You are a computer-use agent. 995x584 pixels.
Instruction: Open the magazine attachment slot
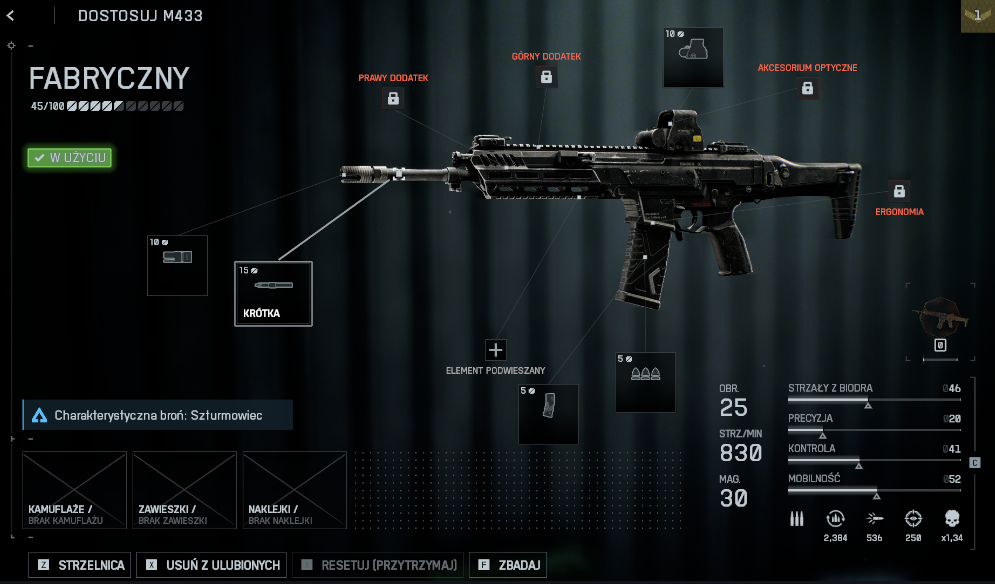click(548, 414)
